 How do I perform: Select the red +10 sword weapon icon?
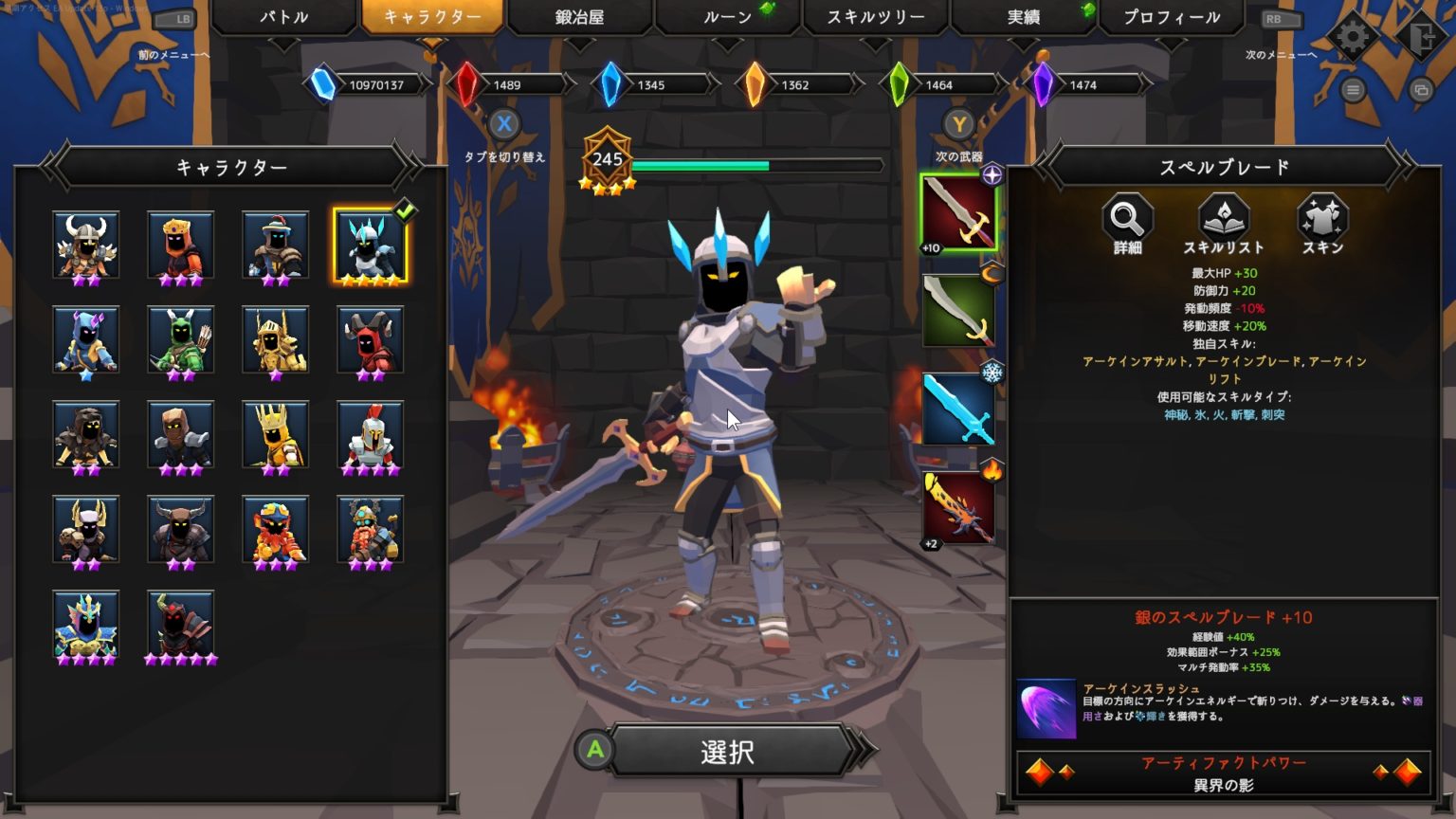[957, 213]
